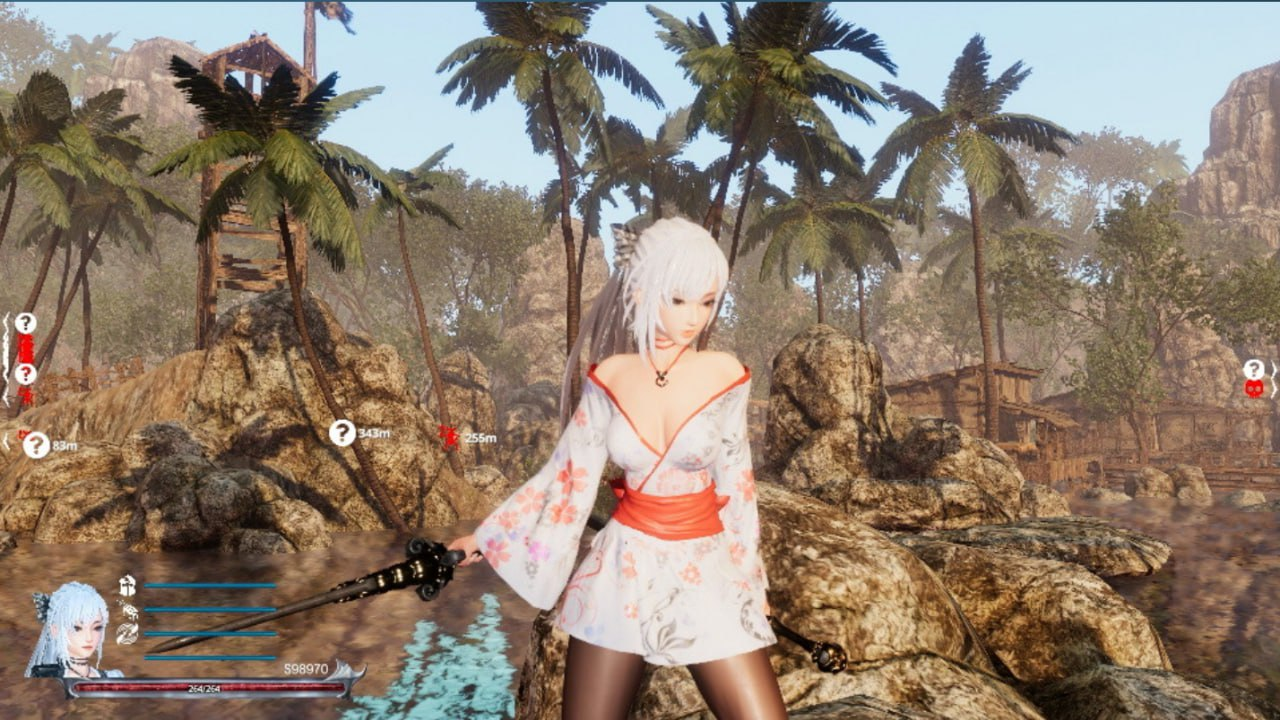Click the small red icon above the 83m marker

pos(20,433)
